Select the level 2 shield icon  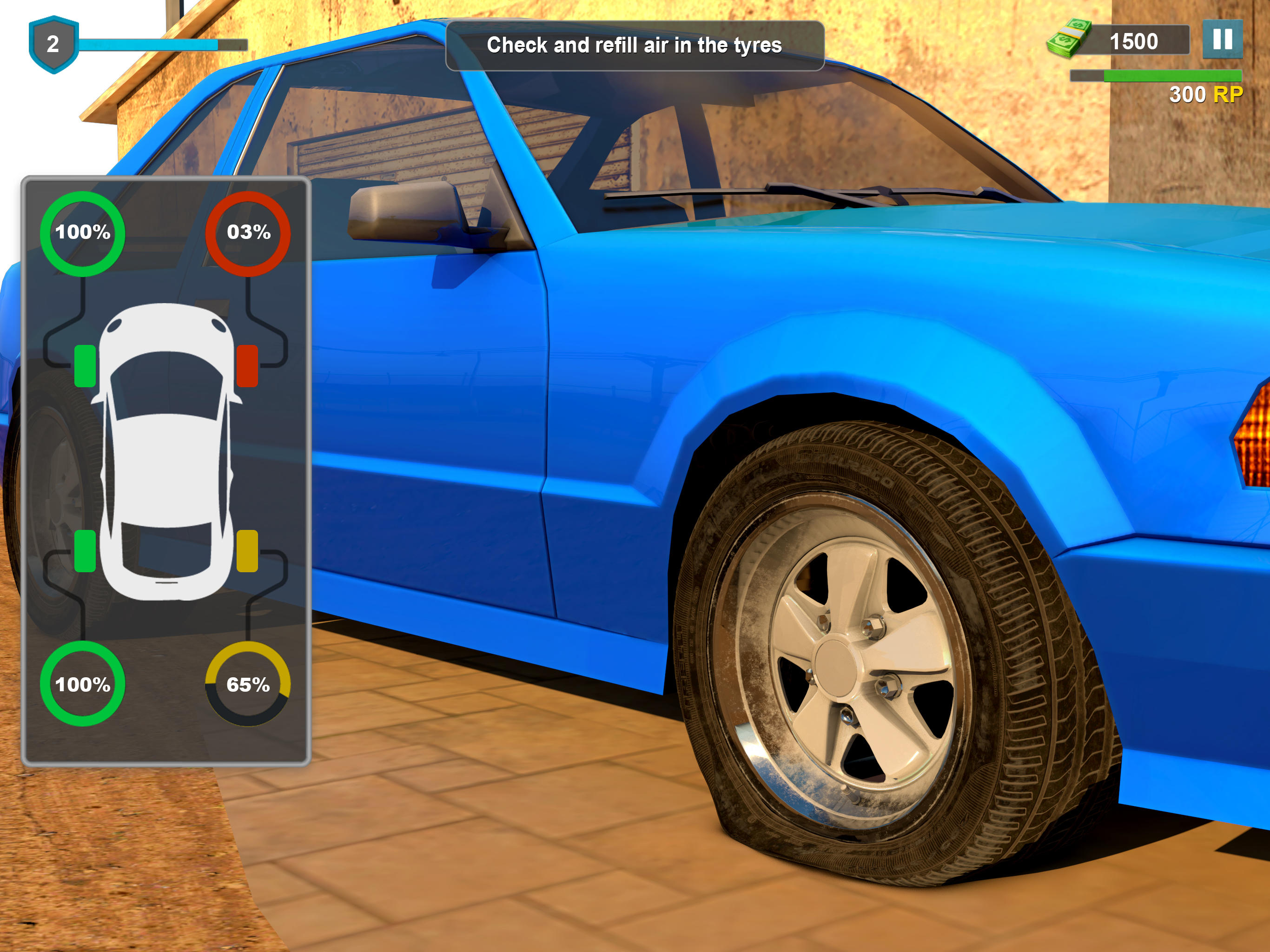(53, 43)
